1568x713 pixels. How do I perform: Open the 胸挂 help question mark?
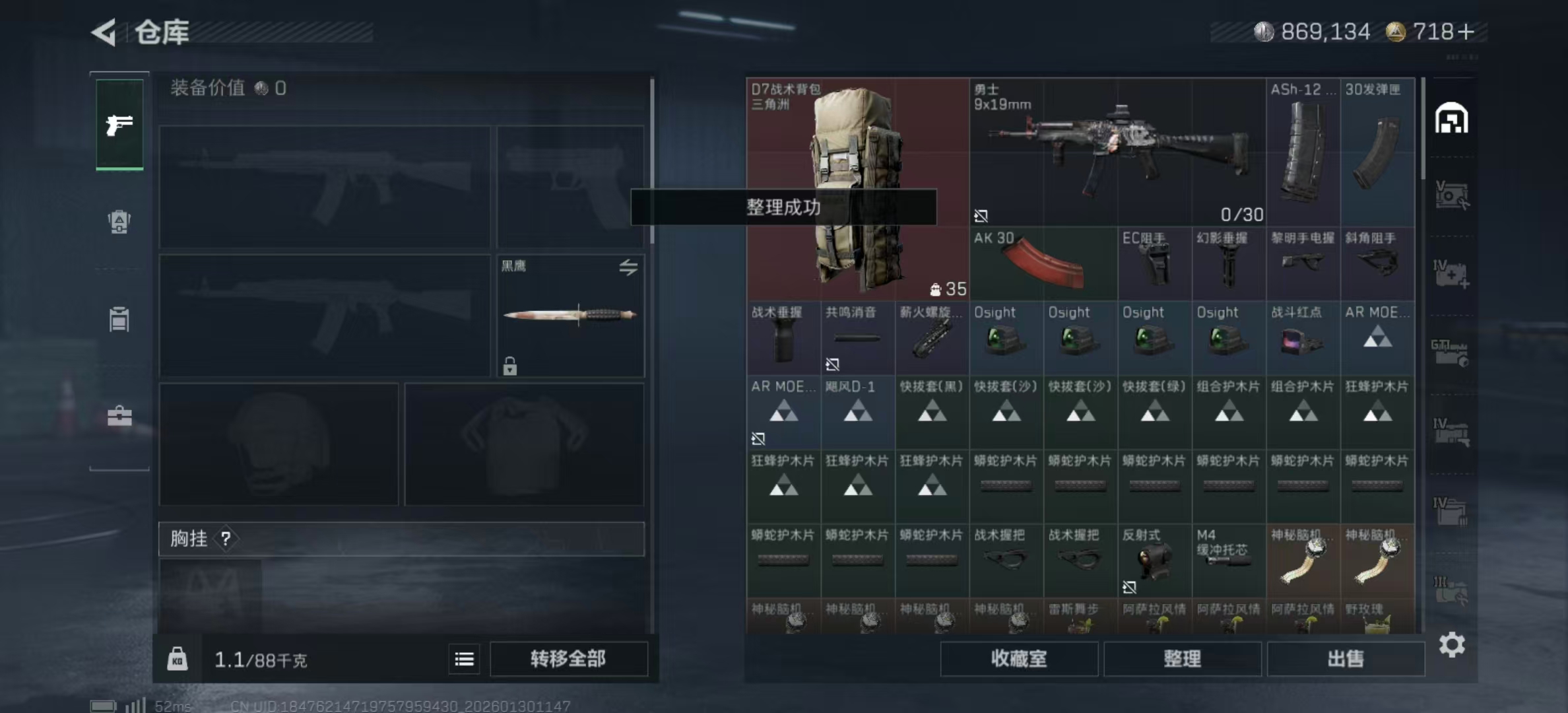click(227, 539)
